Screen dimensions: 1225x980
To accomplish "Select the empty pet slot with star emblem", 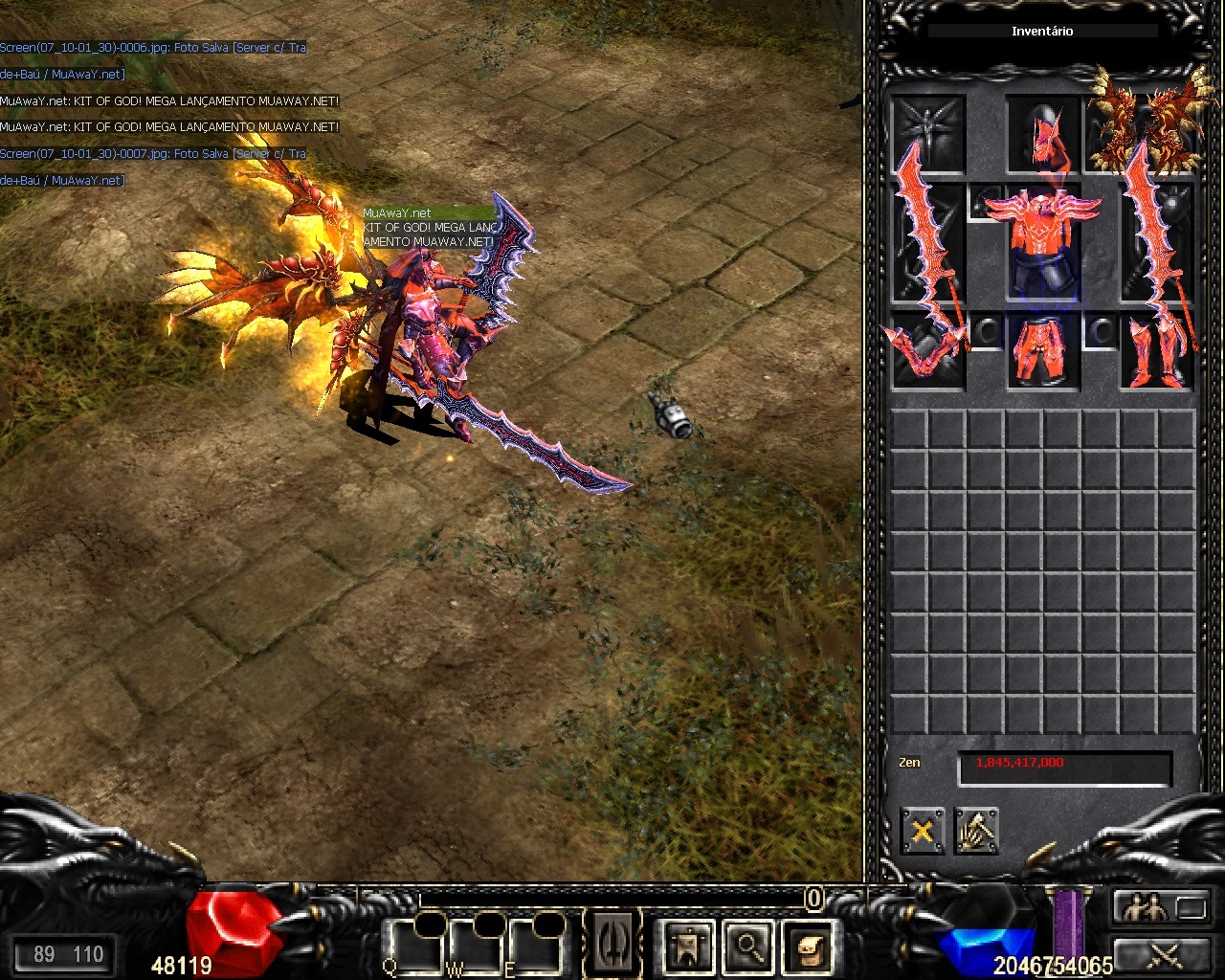I will [x=927, y=129].
